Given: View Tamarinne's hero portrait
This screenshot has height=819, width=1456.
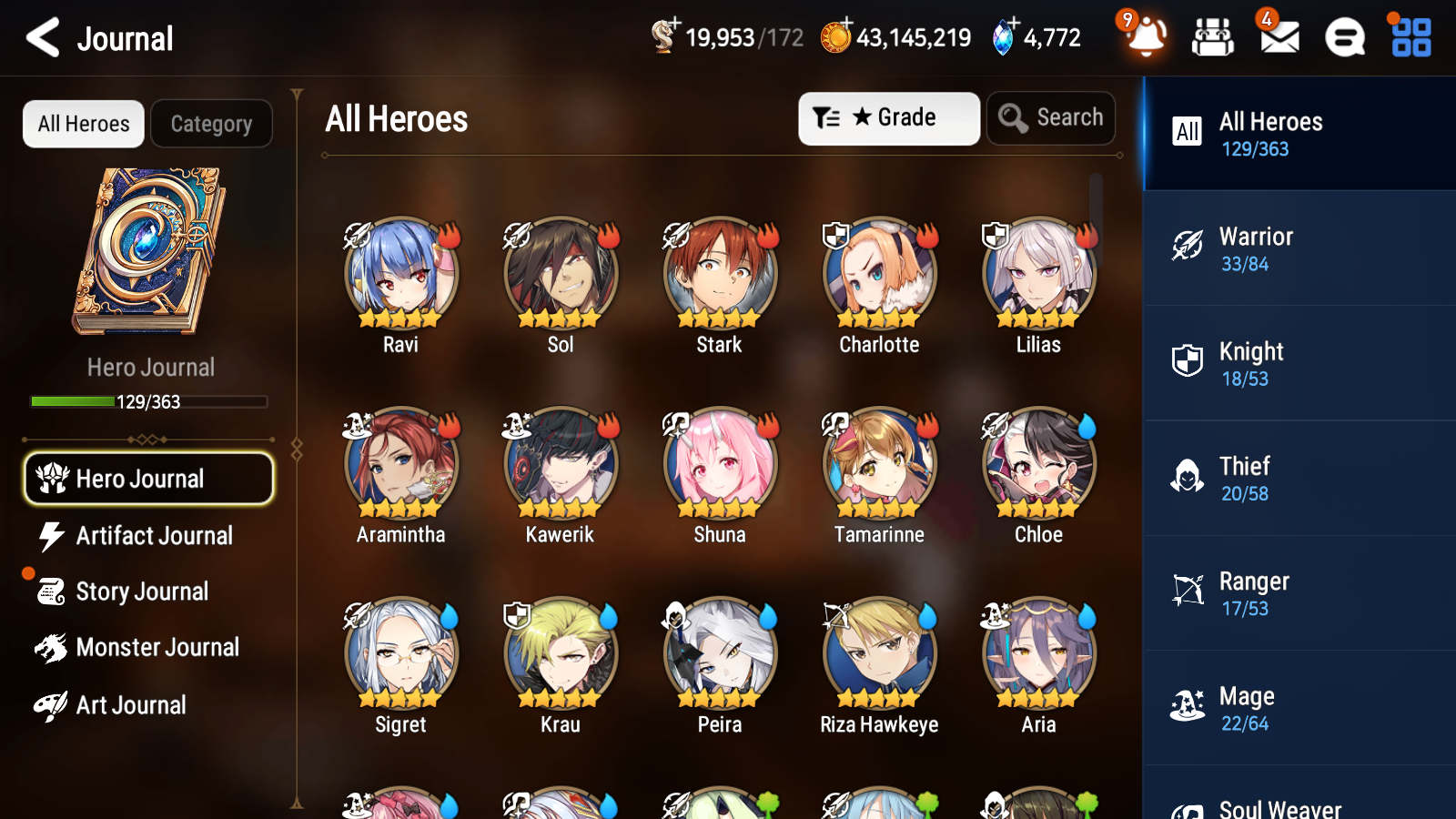Looking at the screenshot, I should (x=878, y=462).
